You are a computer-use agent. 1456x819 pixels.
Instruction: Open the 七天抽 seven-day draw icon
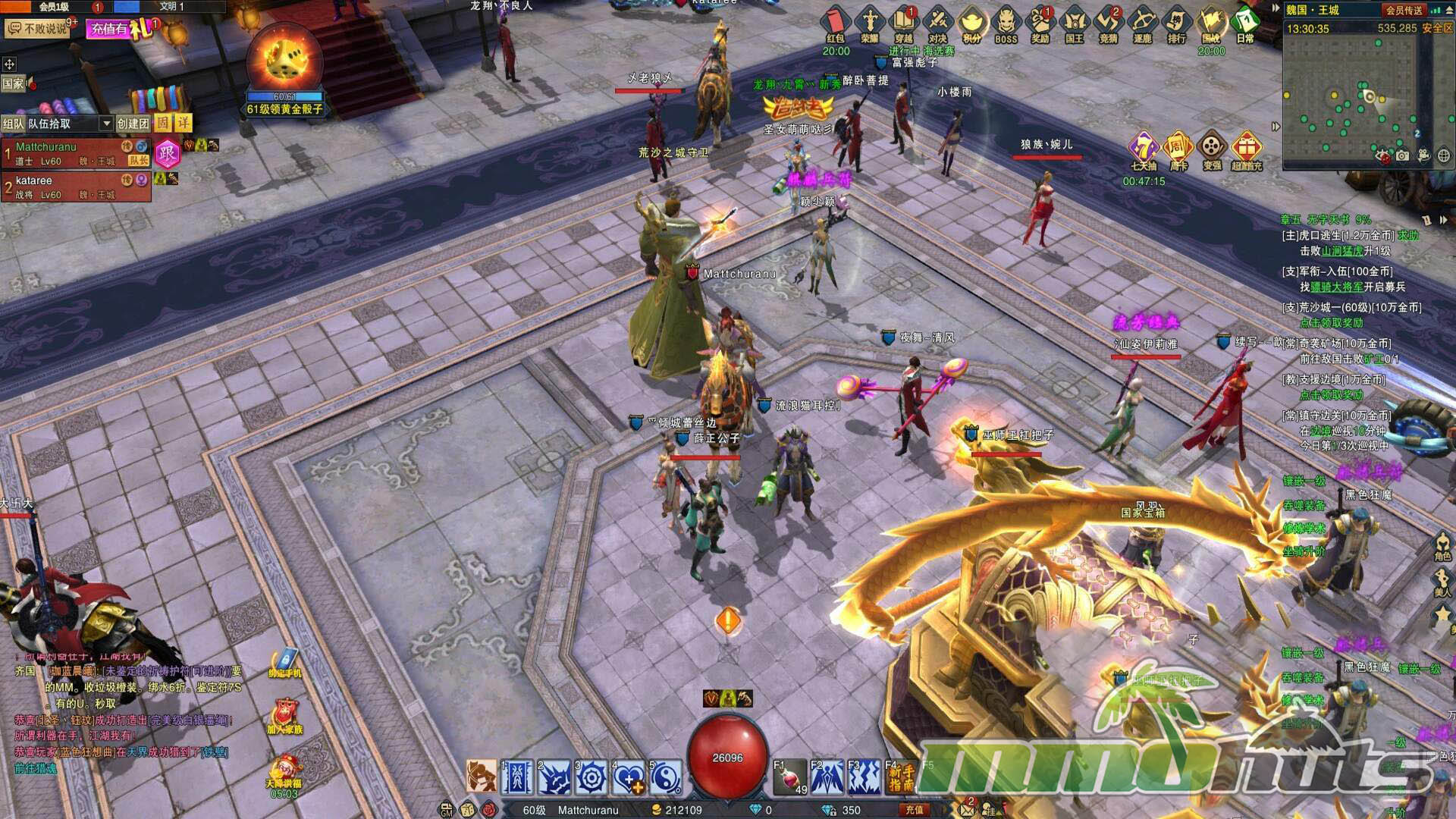(x=1144, y=149)
